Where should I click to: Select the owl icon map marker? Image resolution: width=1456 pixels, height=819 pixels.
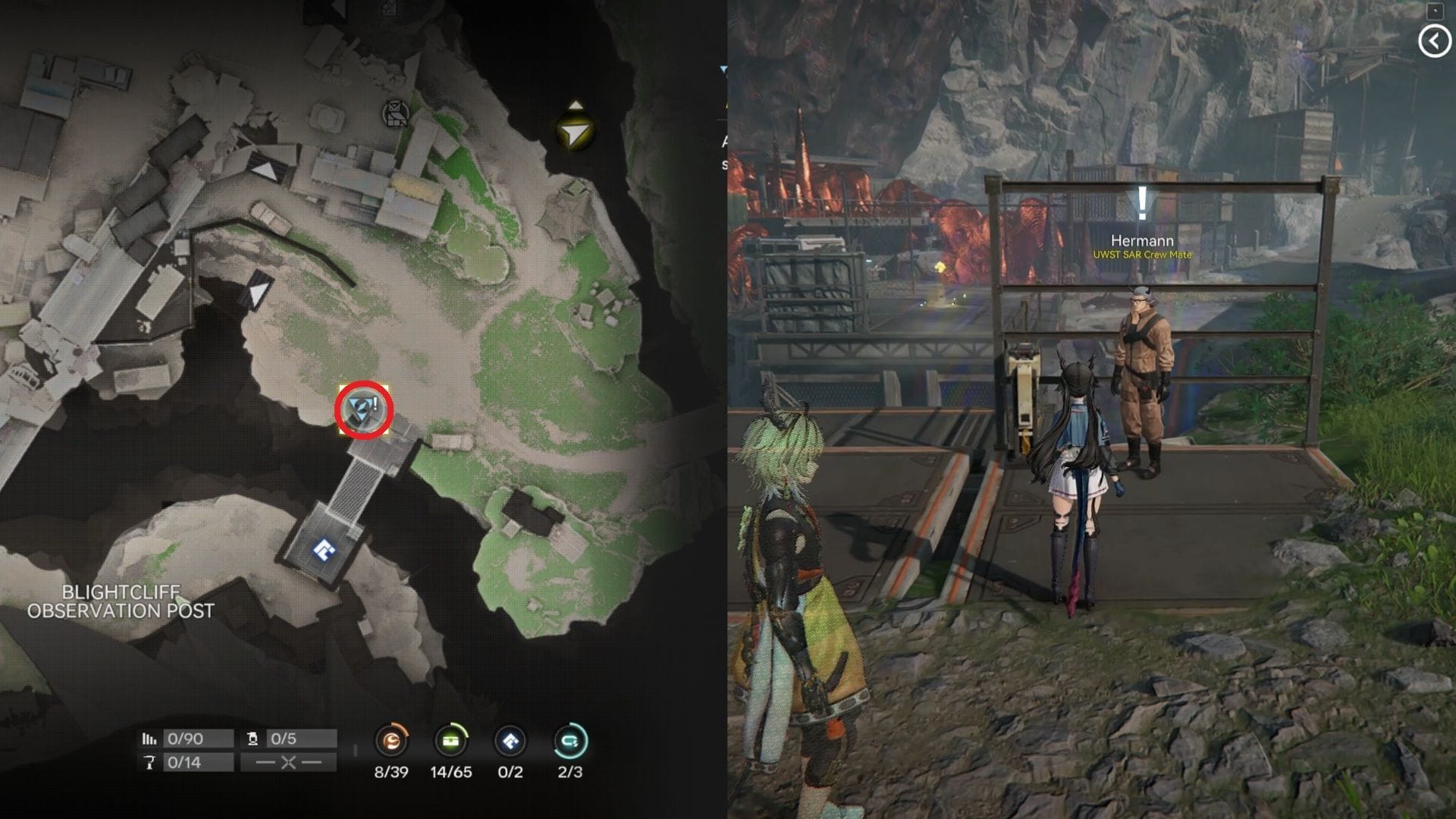(395, 114)
